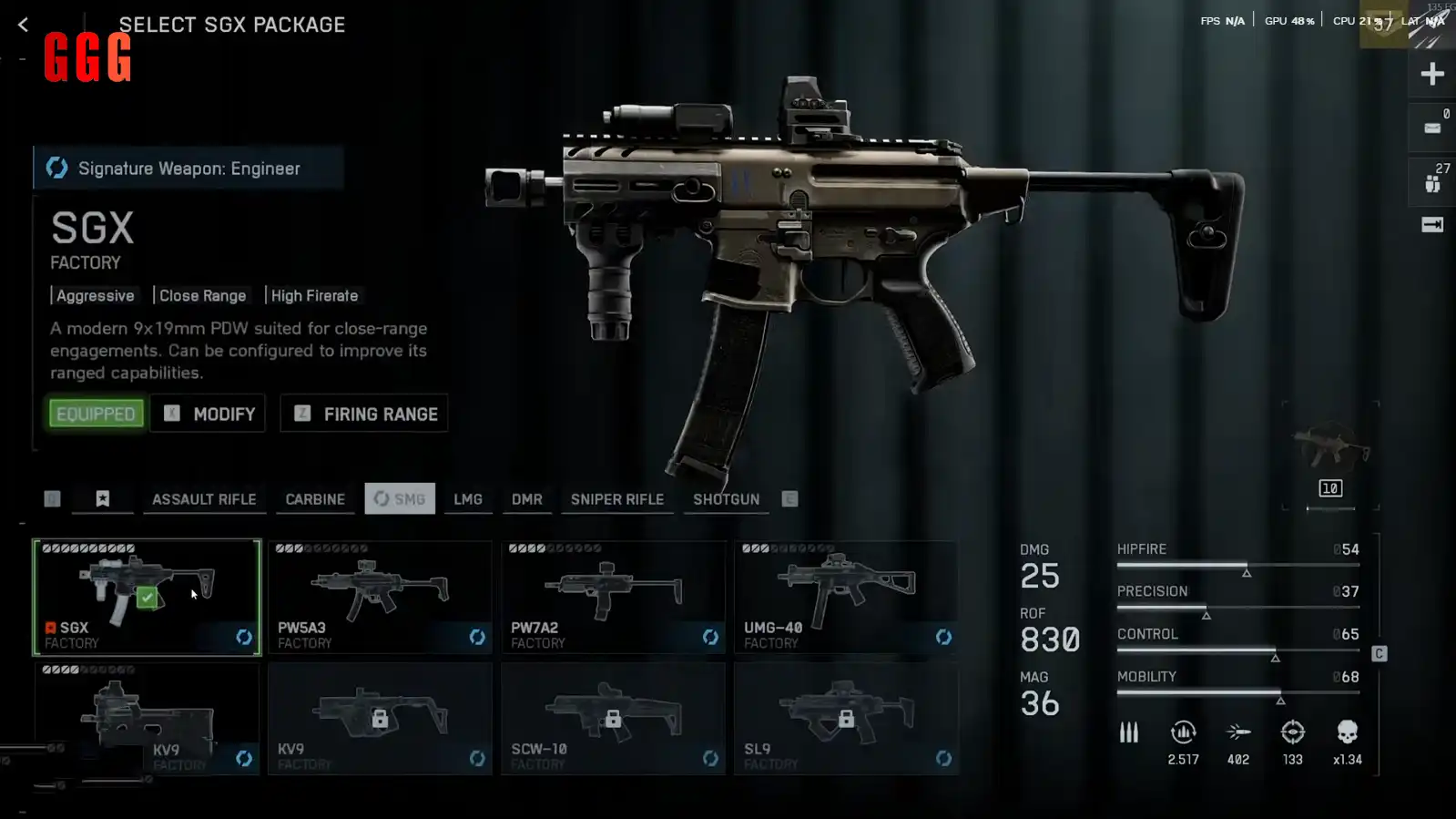The width and height of the screenshot is (1456, 819).
Task: Select the SGX factory weapon tile
Action: coord(147,597)
